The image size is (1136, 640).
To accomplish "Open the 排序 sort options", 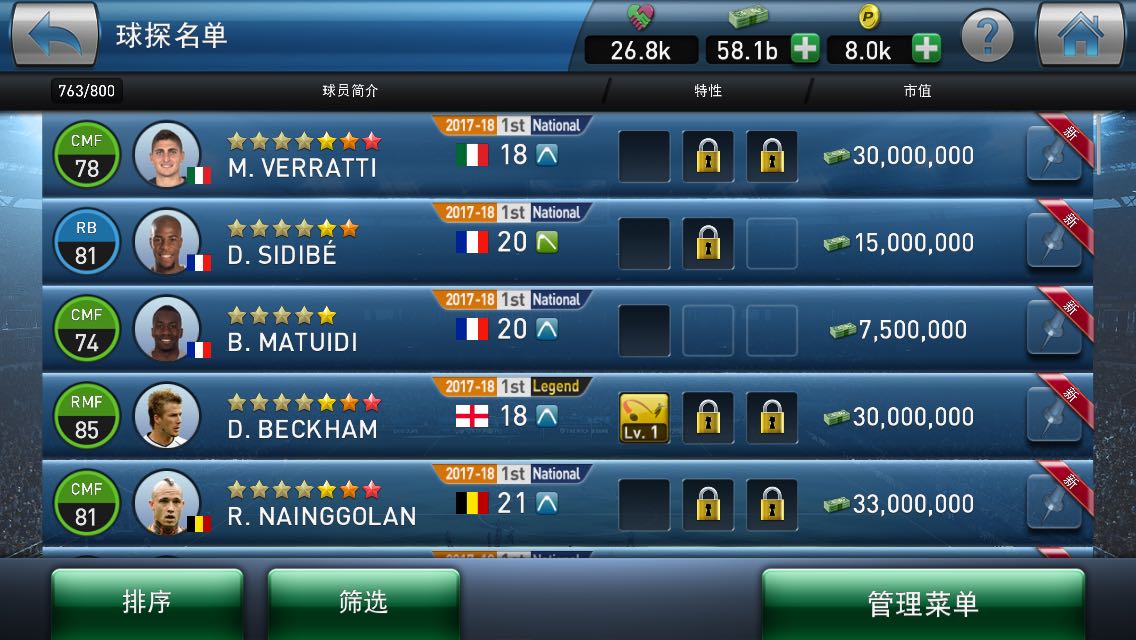I will pos(147,602).
